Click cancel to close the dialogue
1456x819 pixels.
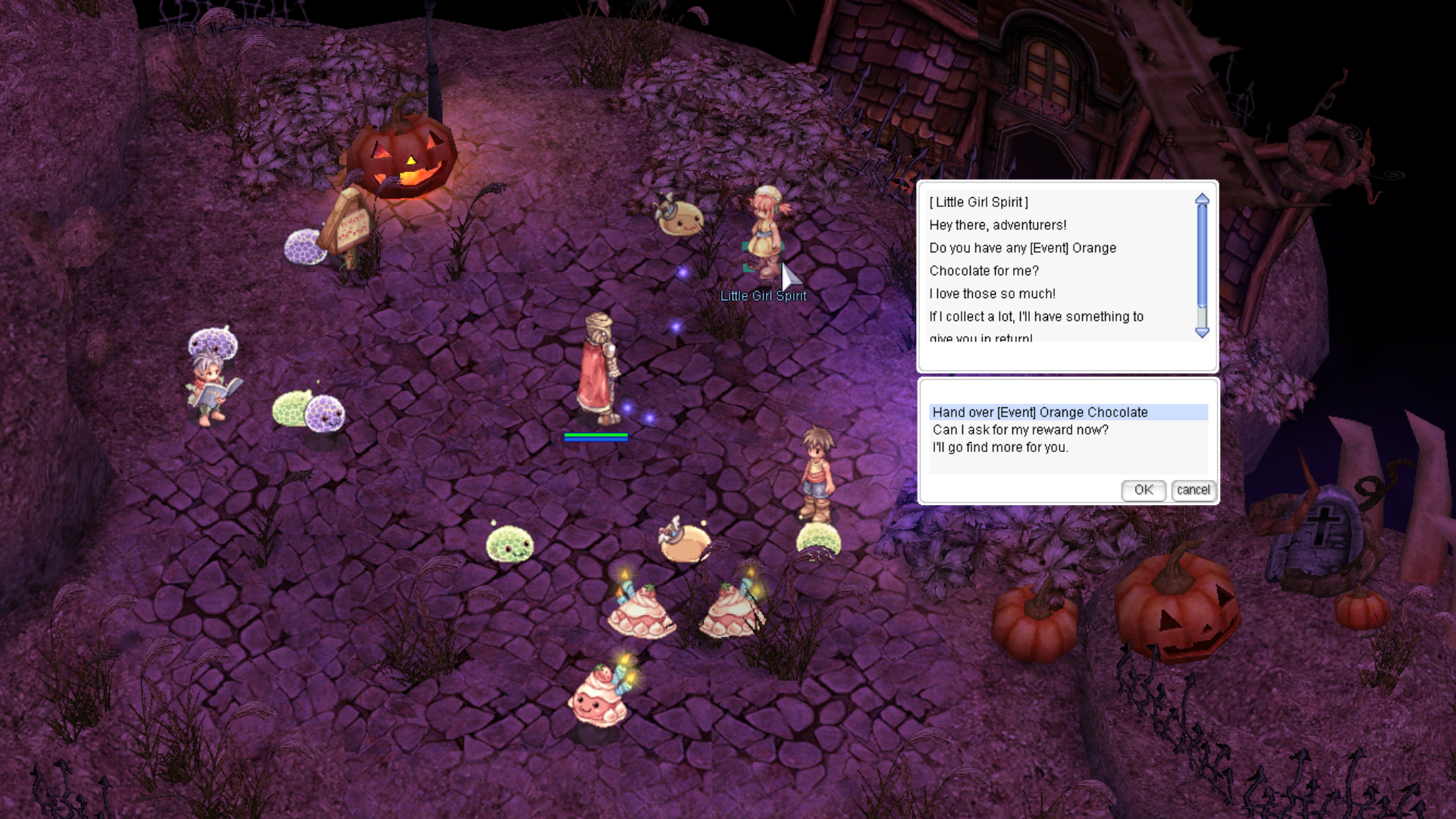[x=1193, y=490]
